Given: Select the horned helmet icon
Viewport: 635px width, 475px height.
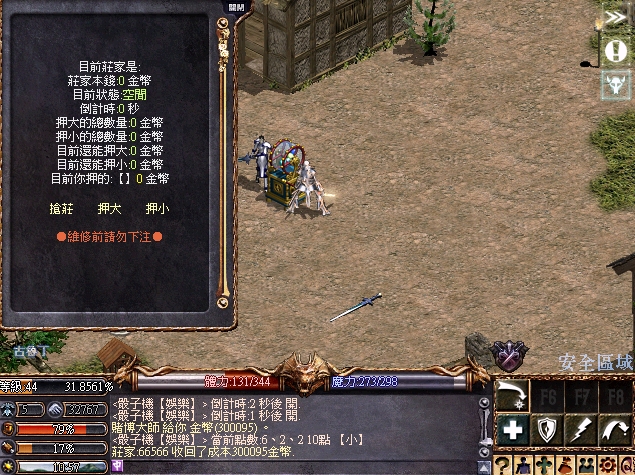Looking at the screenshot, I should (616, 84).
